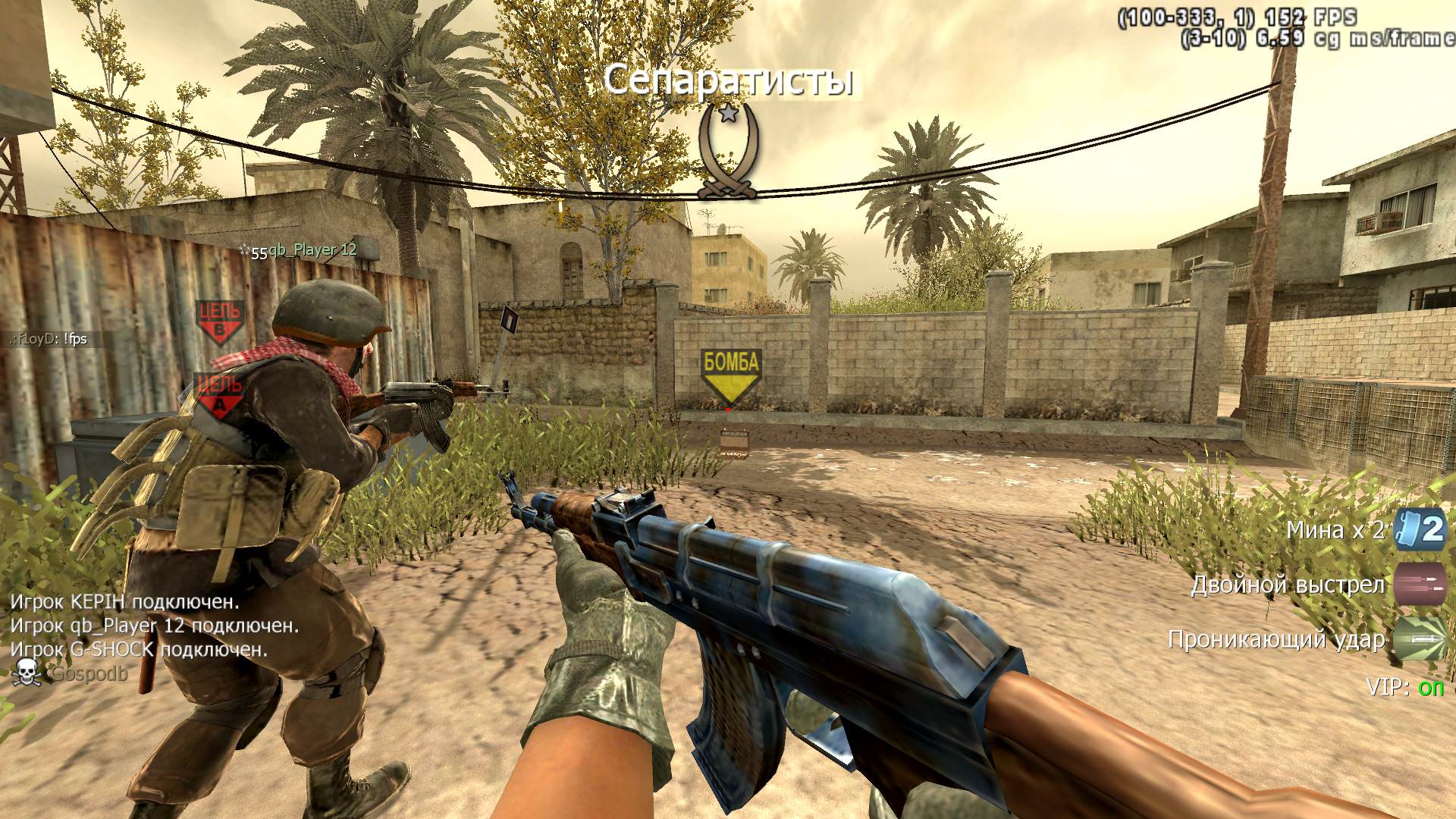This screenshot has height=819, width=1456.
Task: Click the Мина x 2 perk icon
Action: coord(1422,529)
